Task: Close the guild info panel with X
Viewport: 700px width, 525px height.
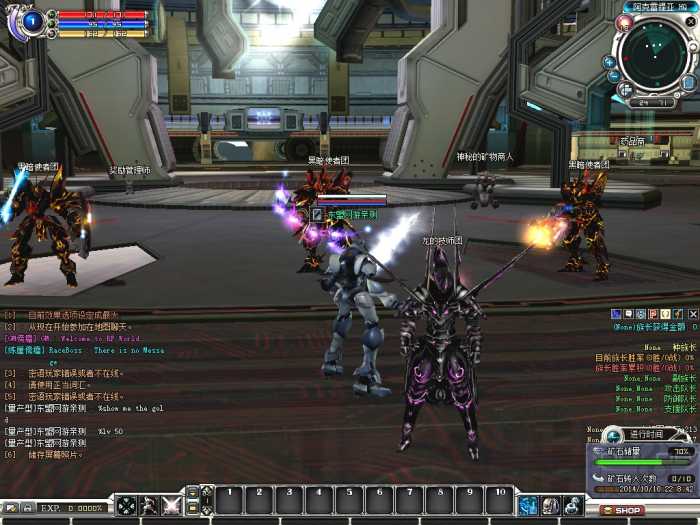Action: (693, 314)
